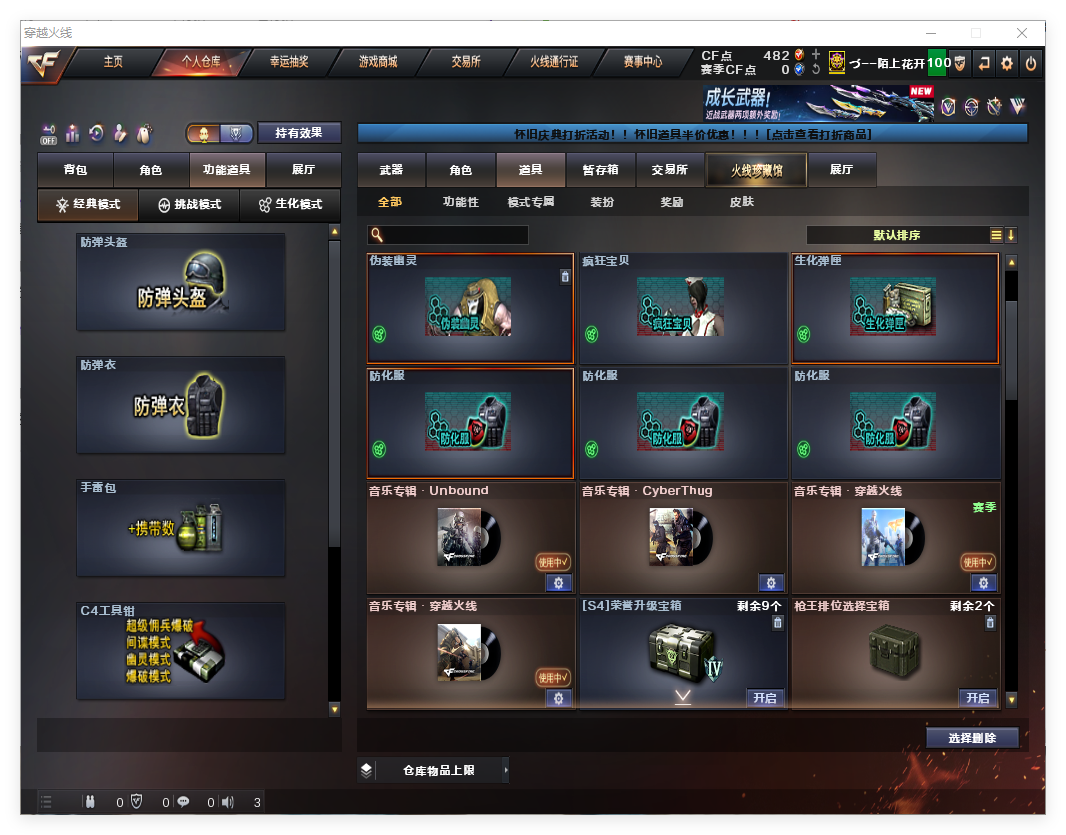
Task: Click 开启 on the S4 荣誉升级宝箱
Action: click(x=765, y=698)
